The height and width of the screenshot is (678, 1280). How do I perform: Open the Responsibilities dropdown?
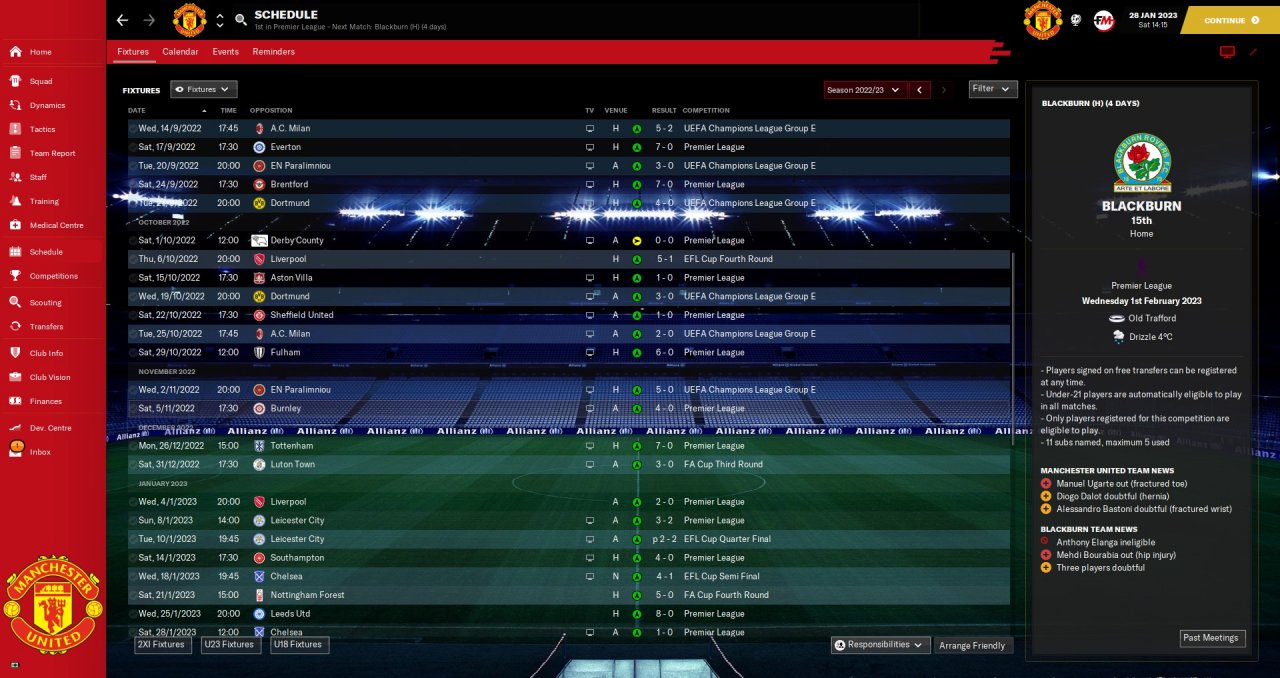(x=881, y=645)
